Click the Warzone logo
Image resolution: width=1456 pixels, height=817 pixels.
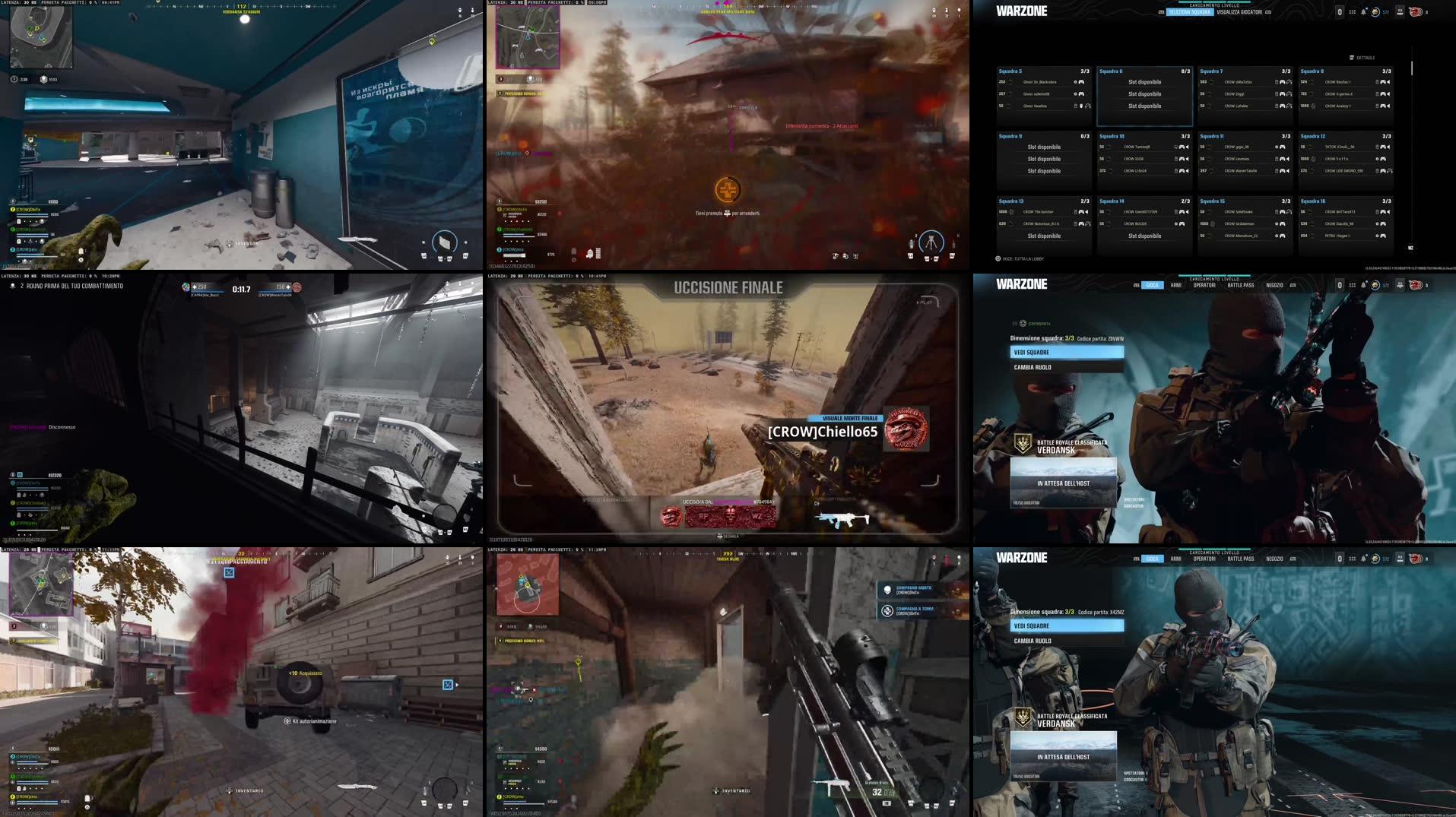tap(1021, 11)
